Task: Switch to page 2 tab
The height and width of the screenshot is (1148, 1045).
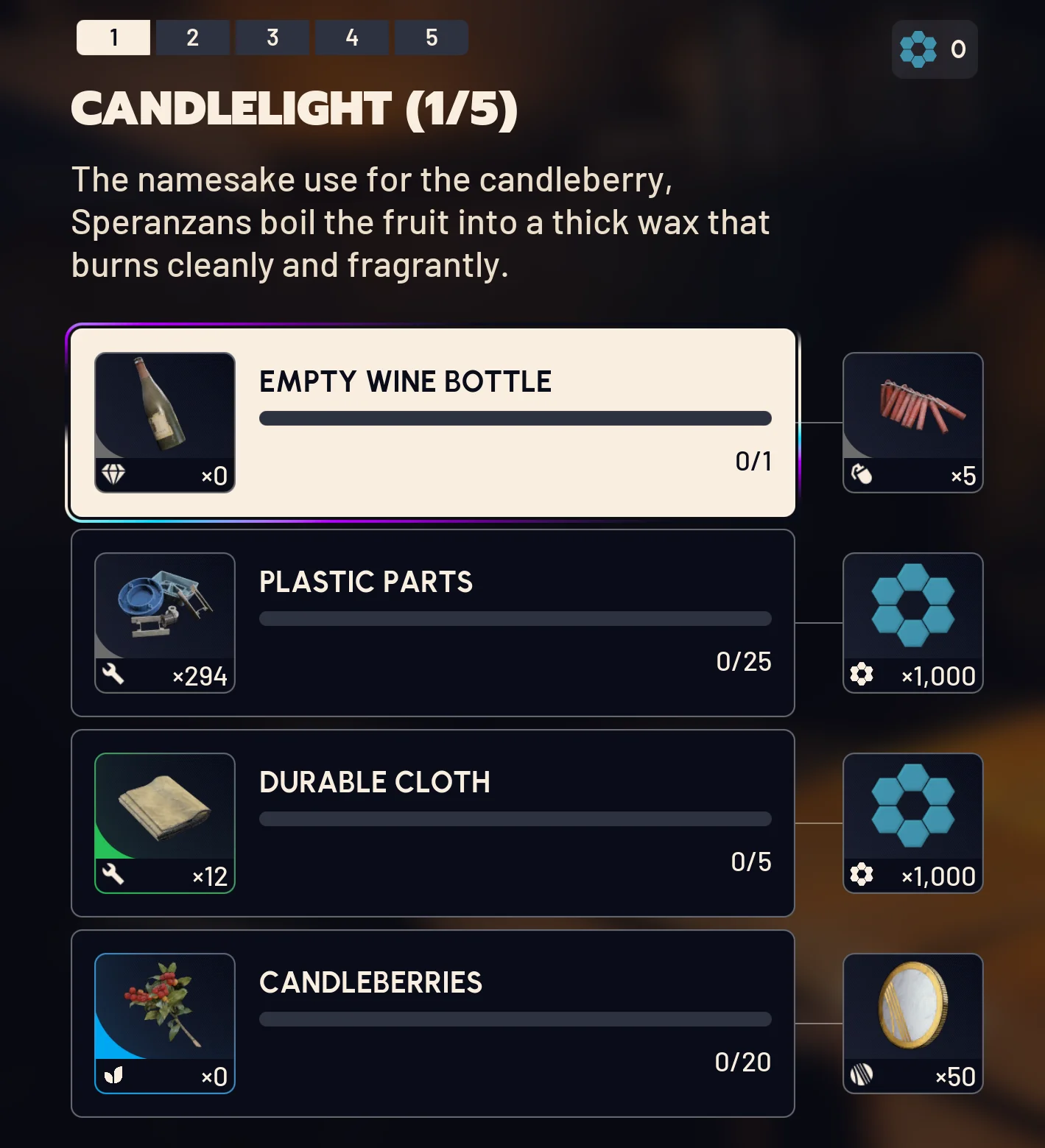Action: pos(192,37)
